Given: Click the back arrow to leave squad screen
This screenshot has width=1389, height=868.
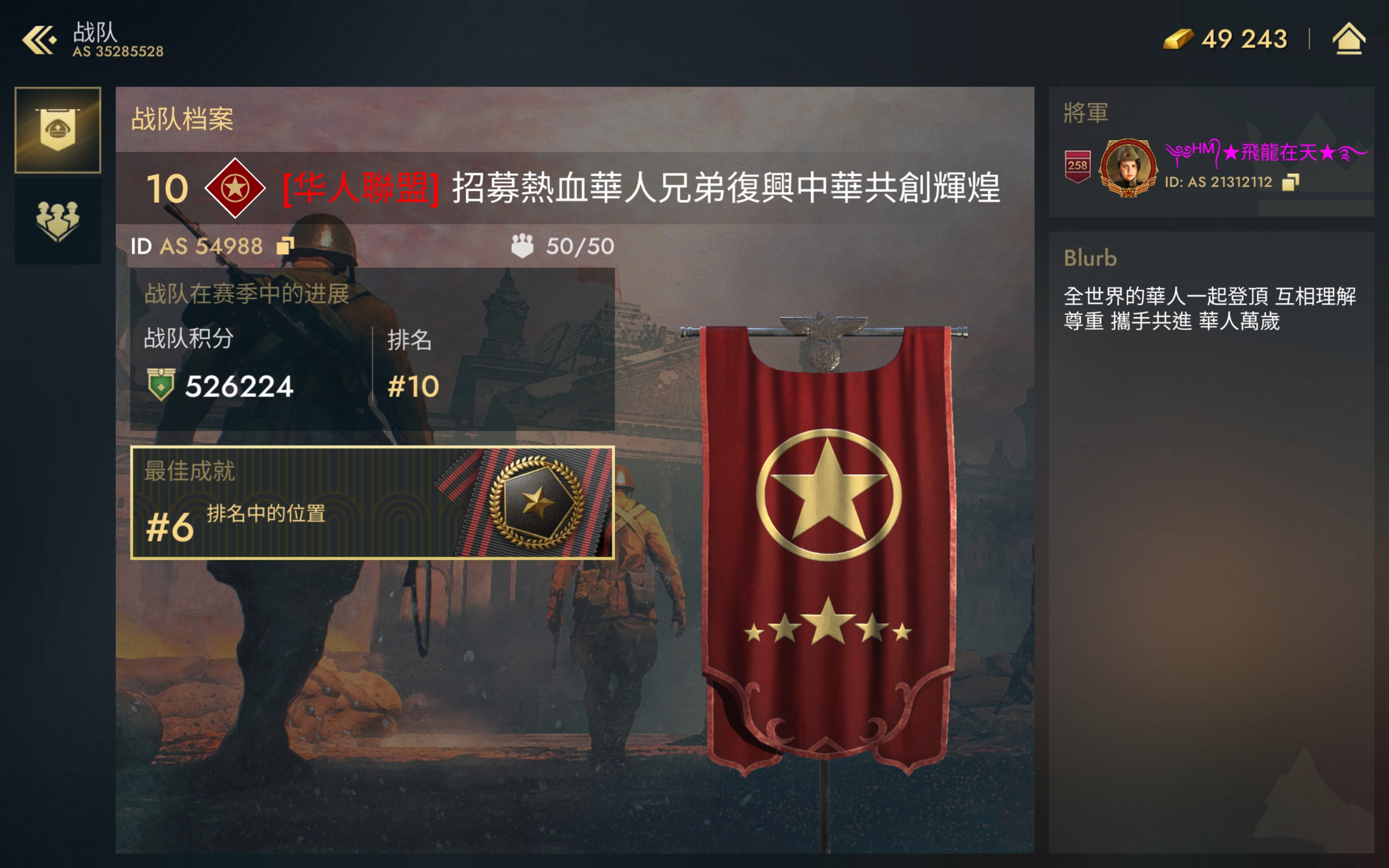Looking at the screenshot, I should 38,38.
